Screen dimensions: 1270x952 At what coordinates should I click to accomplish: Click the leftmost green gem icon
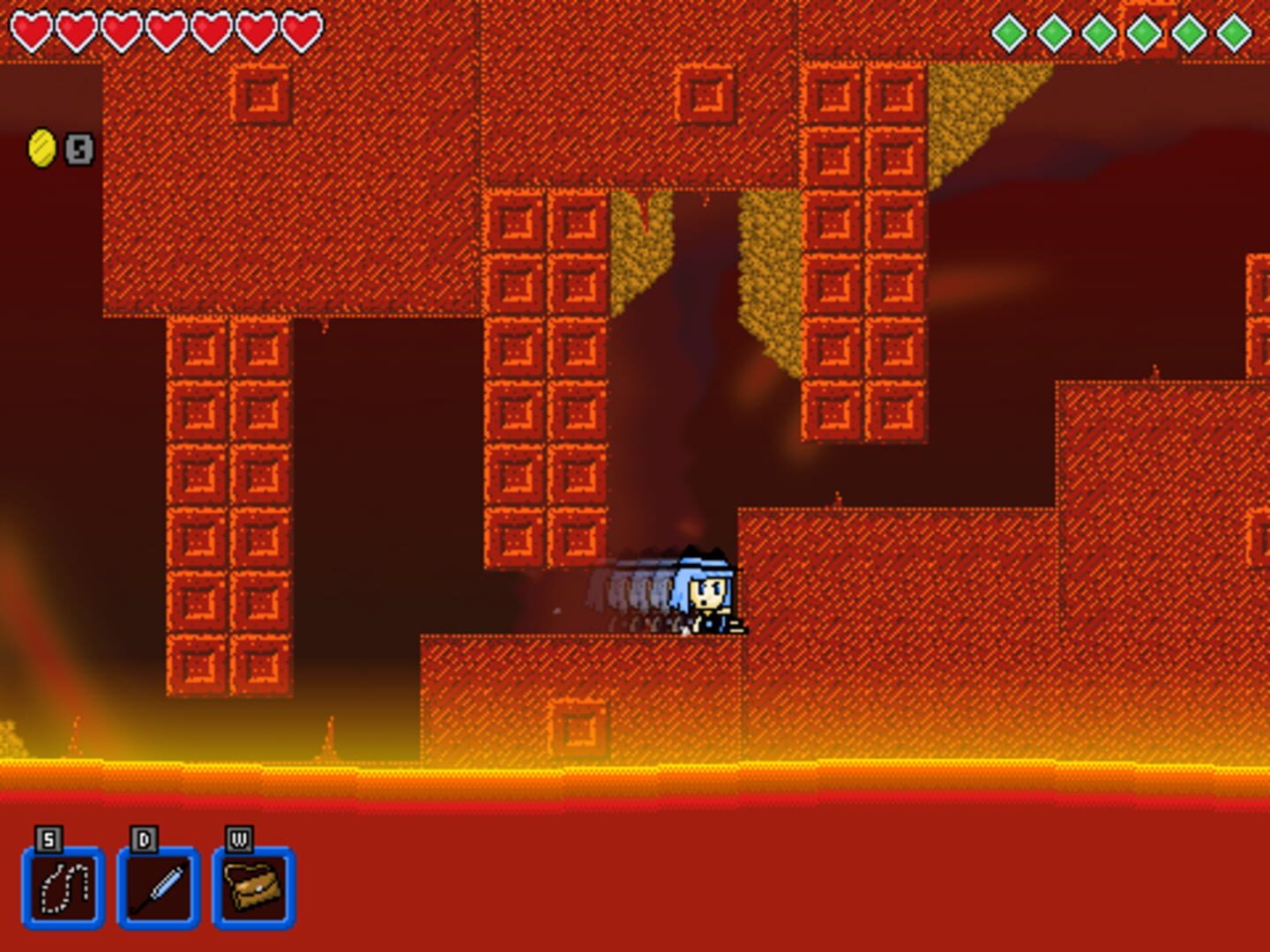click(x=1010, y=33)
